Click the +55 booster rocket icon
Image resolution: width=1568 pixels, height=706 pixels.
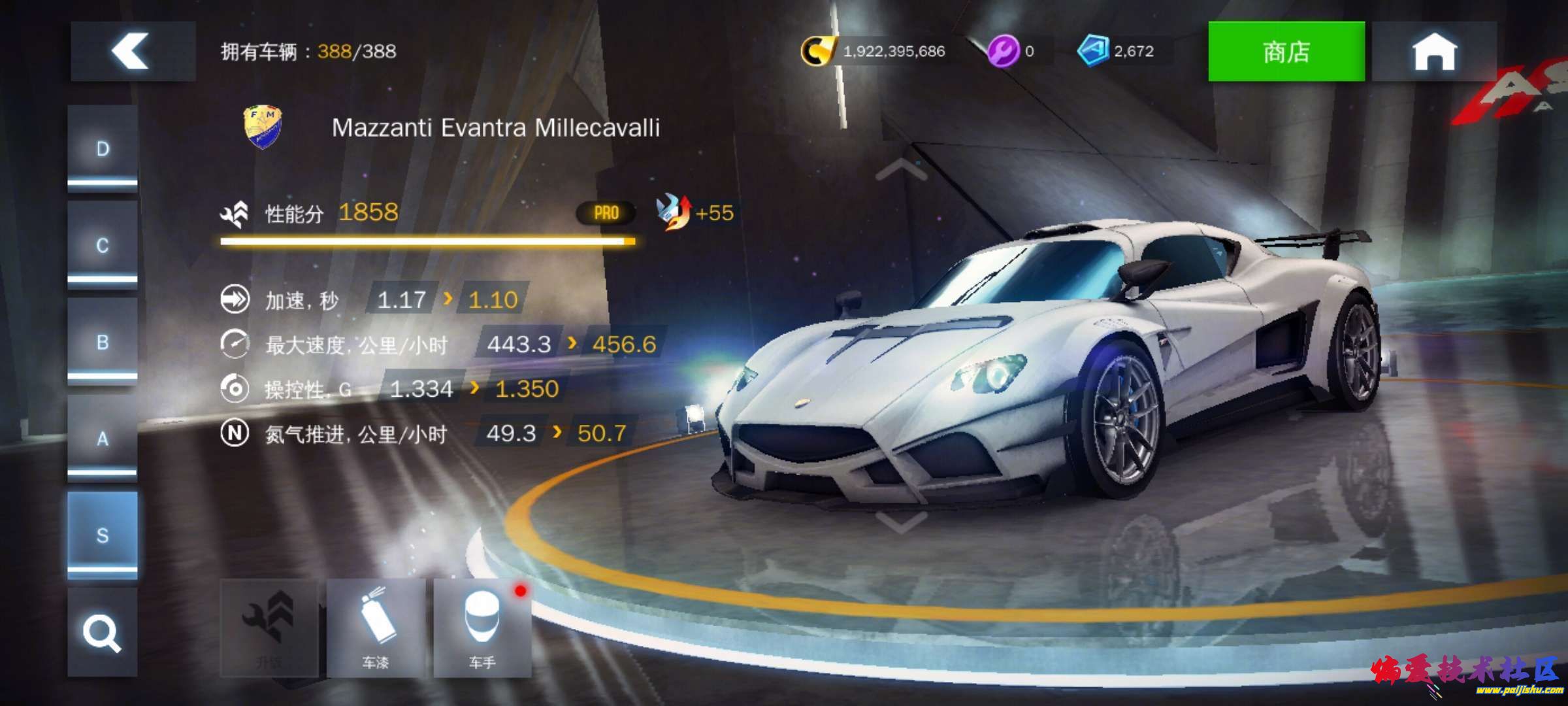click(674, 212)
